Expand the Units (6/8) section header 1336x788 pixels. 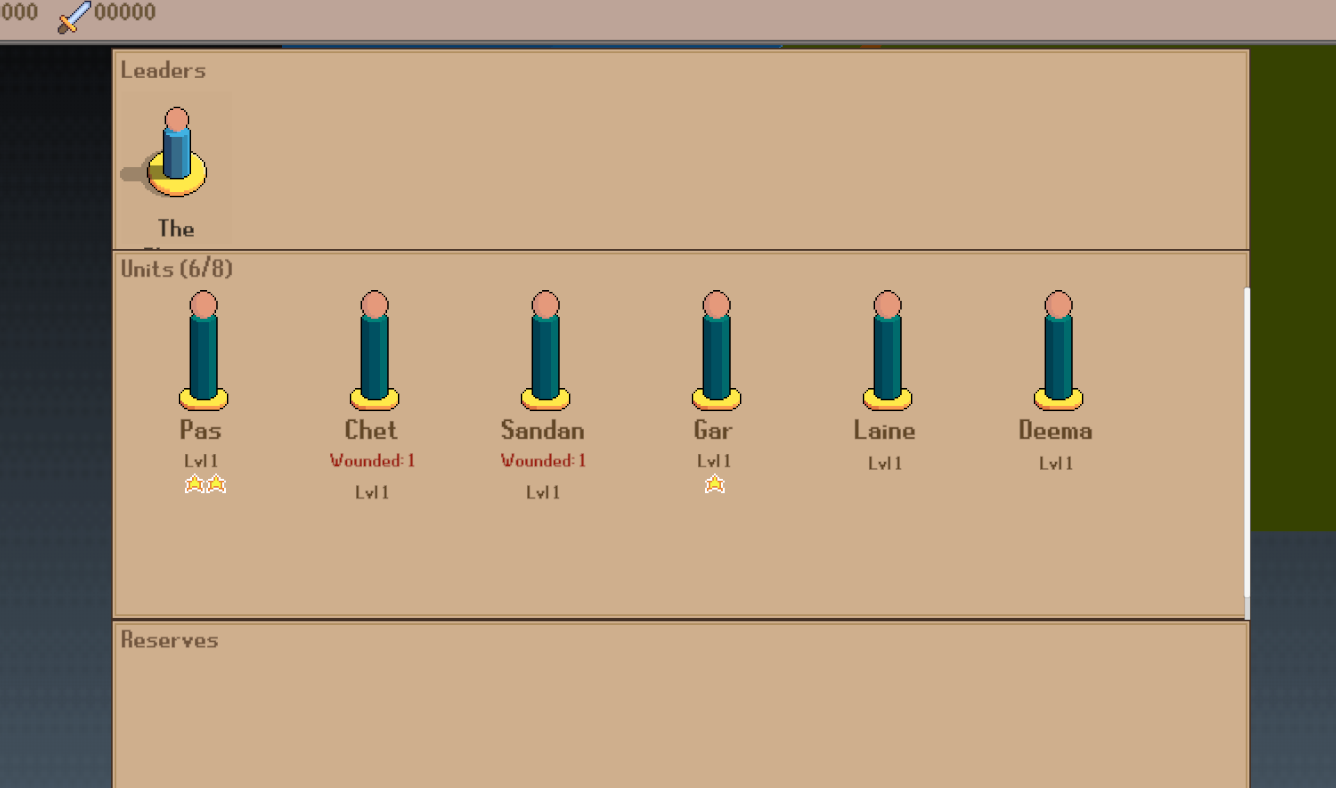point(176,269)
